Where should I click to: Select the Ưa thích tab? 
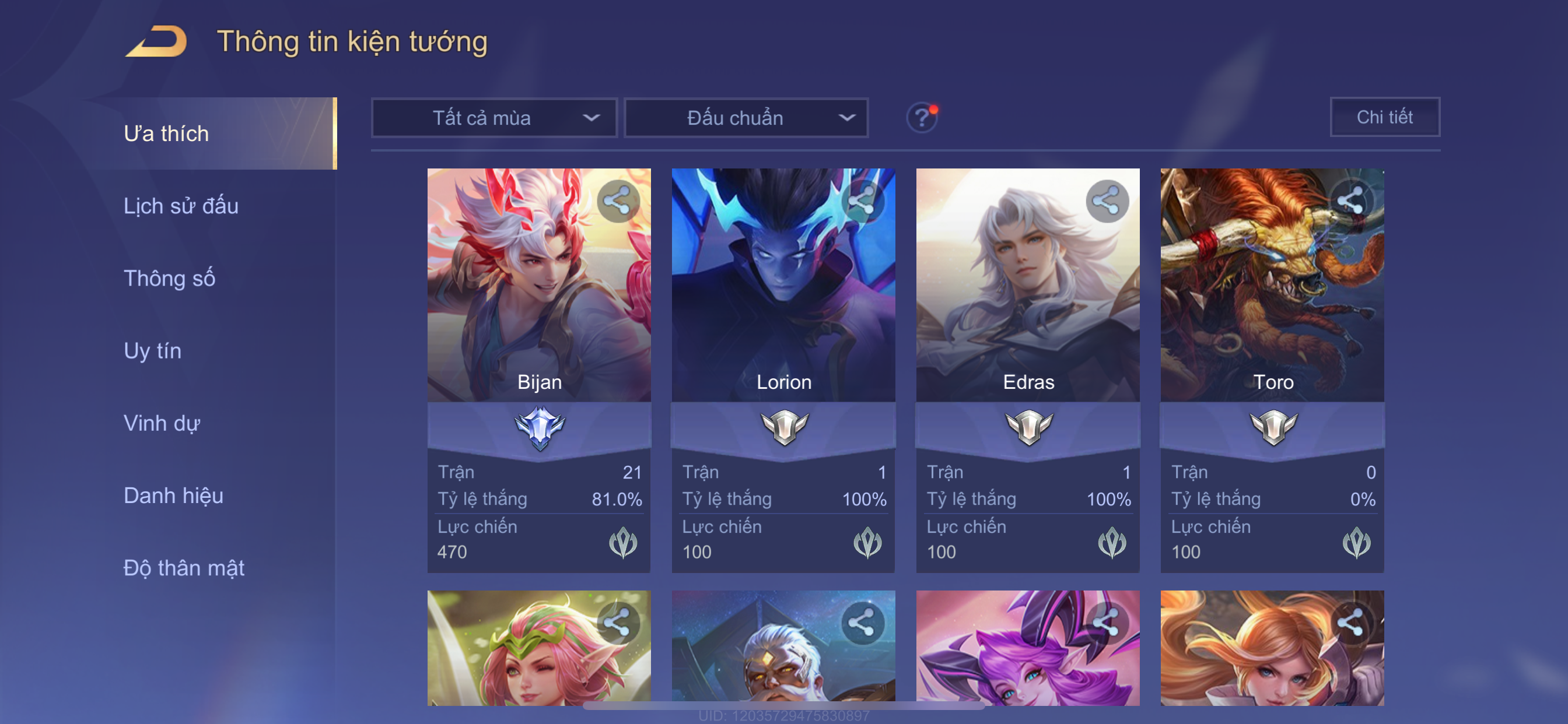click(x=166, y=134)
